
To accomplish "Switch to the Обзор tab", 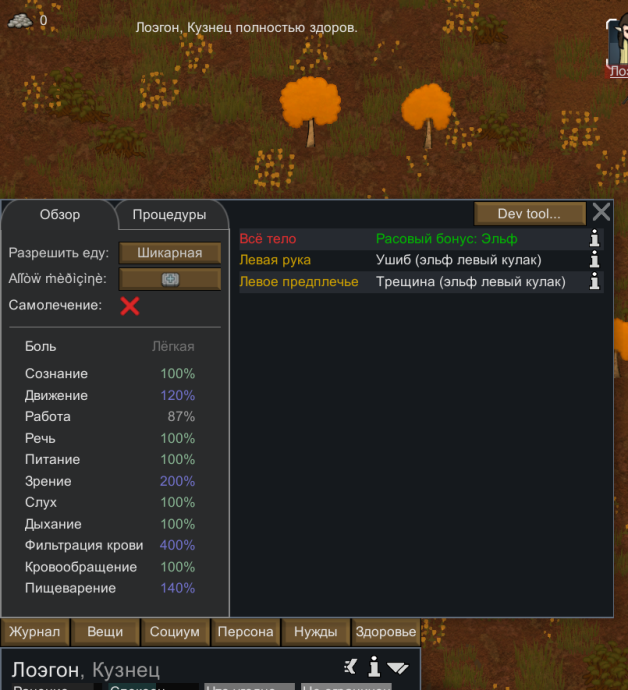I will coord(59,215).
